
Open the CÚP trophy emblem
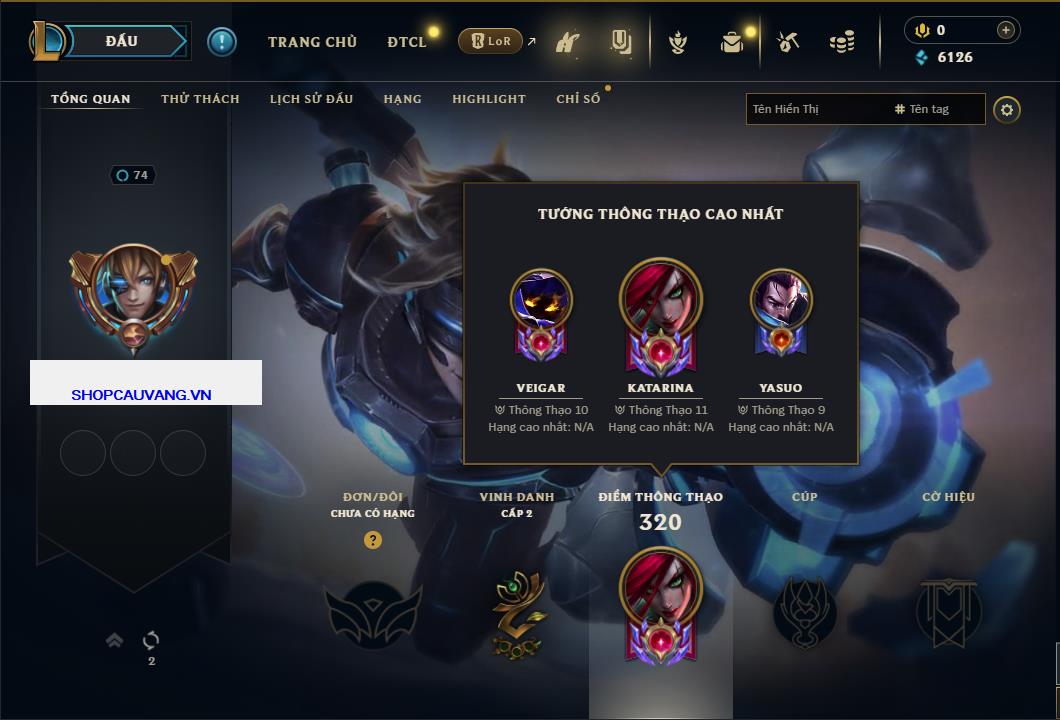804,612
